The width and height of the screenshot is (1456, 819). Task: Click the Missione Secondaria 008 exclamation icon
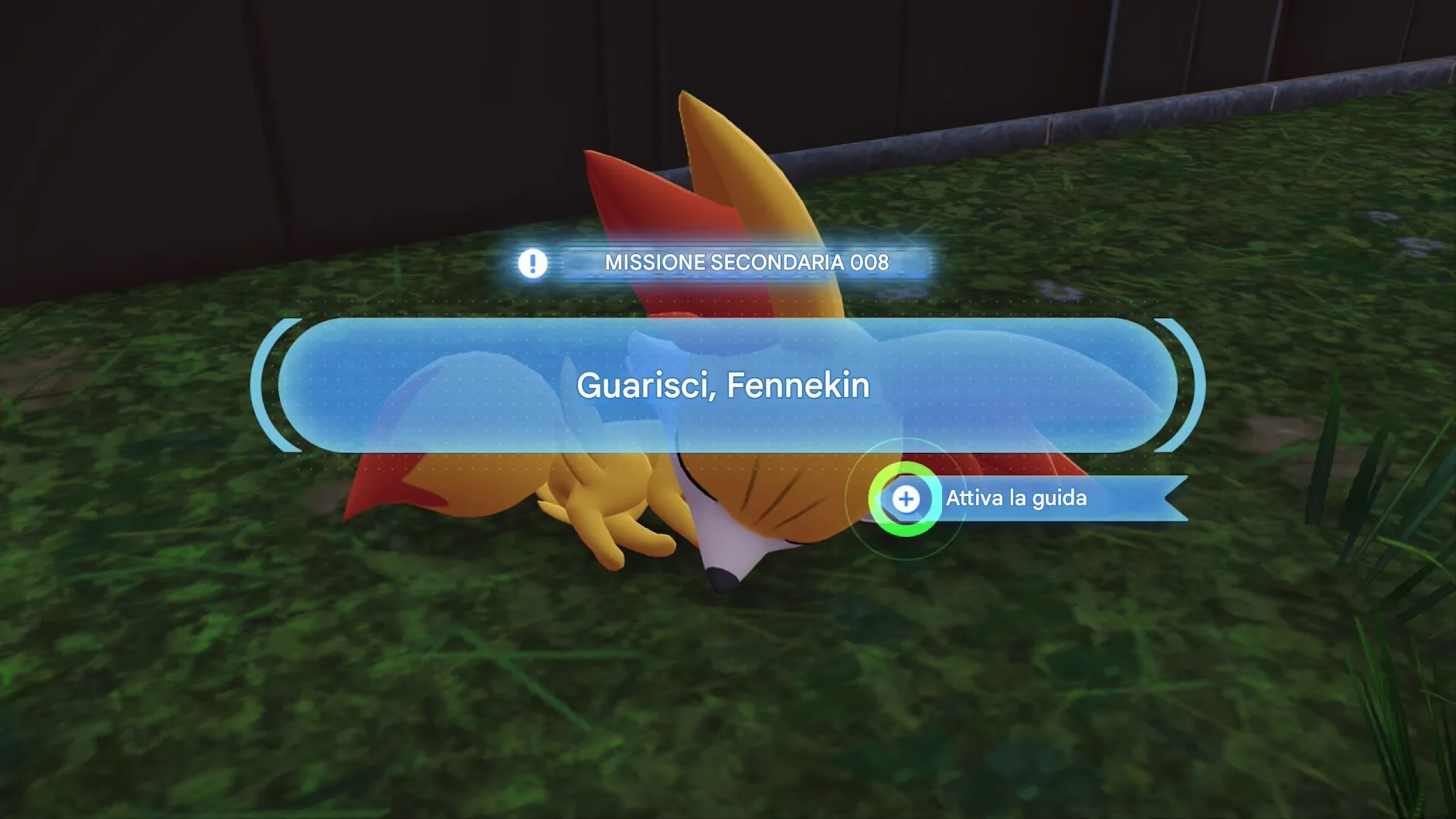(532, 263)
